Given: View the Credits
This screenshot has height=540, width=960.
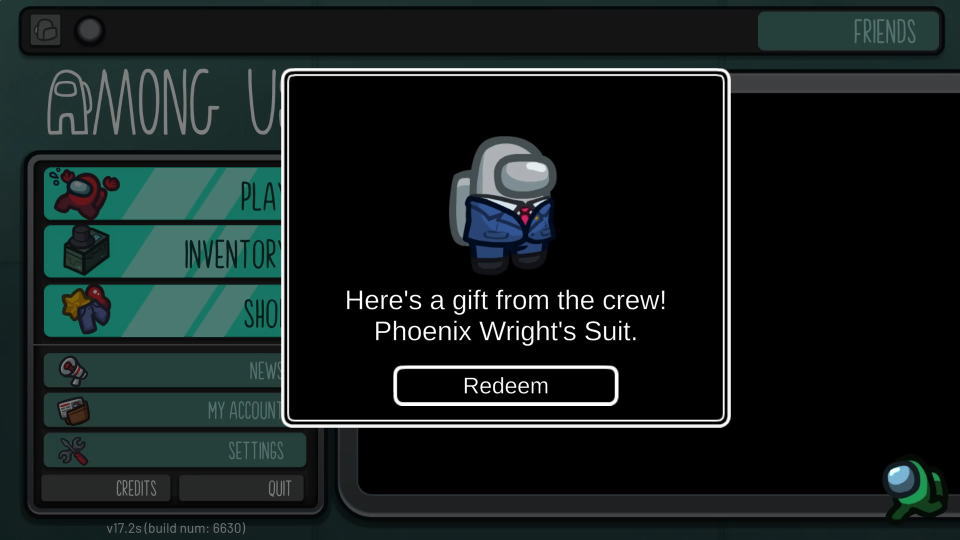Looking at the screenshot, I should tap(106, 488).
